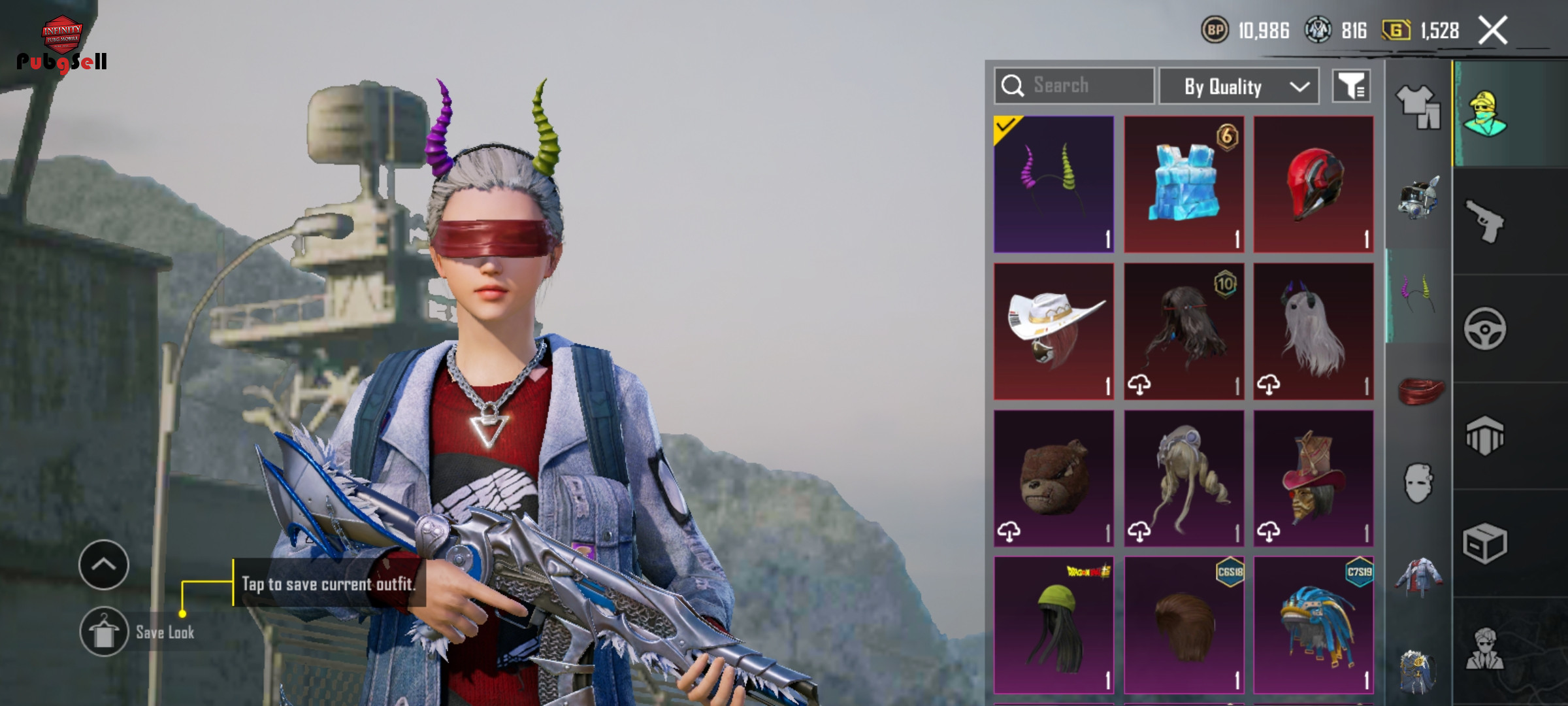The image size is (1568, 706).
Task: Select the green beanie with black hair
Action: [1053, 625]
